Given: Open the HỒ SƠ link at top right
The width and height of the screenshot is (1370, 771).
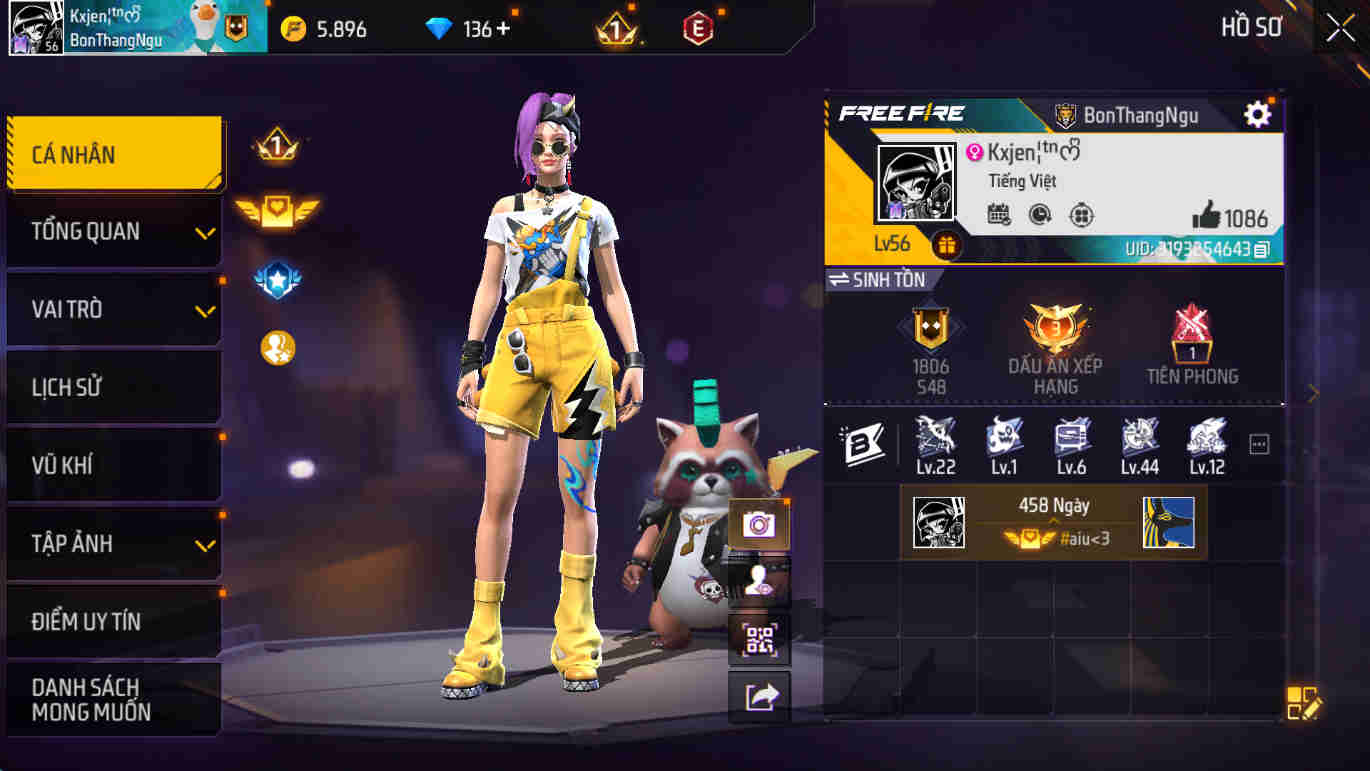Looking at the screenshot, I should [x=1249, y=27].
